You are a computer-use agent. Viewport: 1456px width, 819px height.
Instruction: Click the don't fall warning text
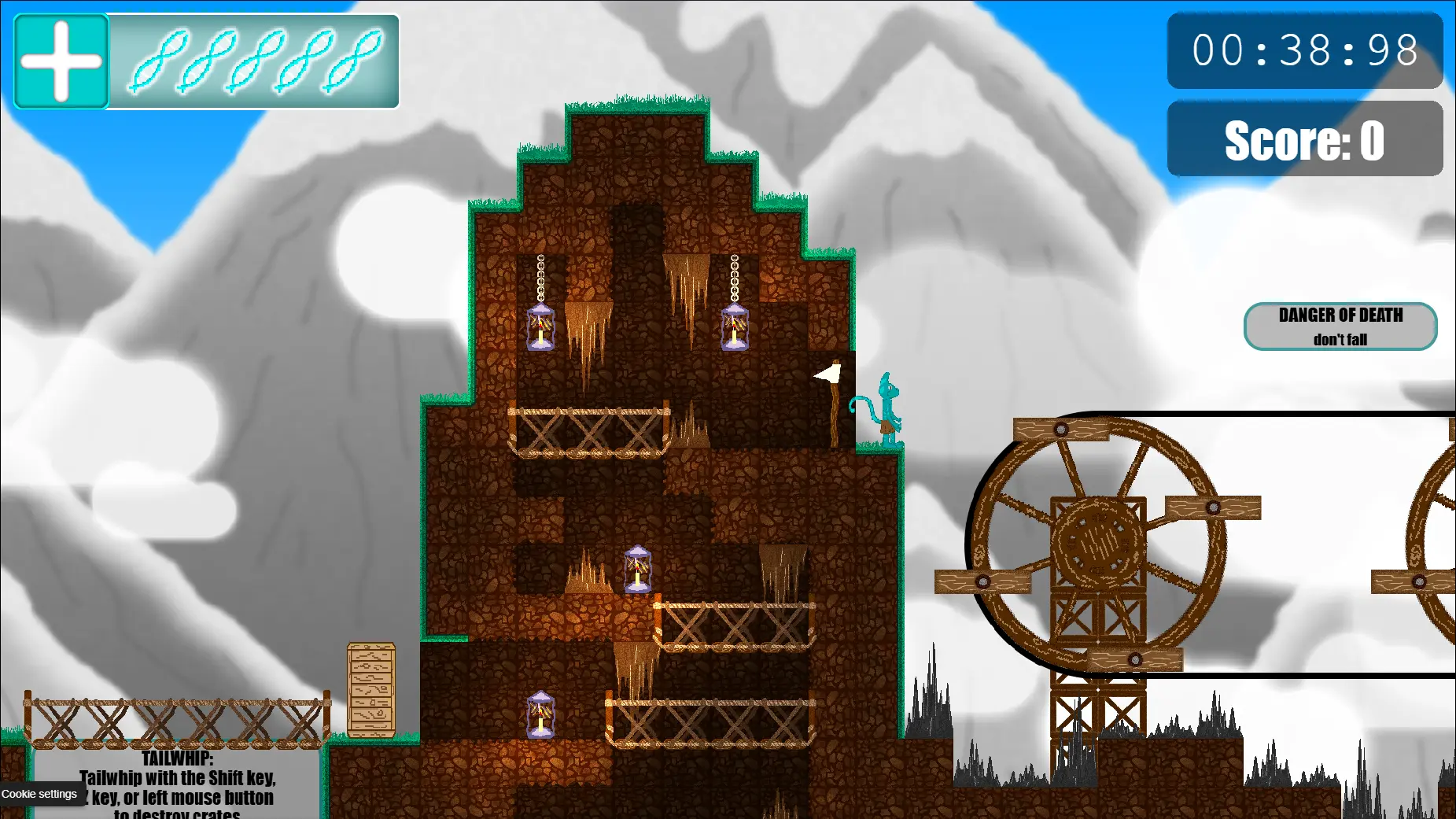pyautogui.click(x=1340, y=338)
